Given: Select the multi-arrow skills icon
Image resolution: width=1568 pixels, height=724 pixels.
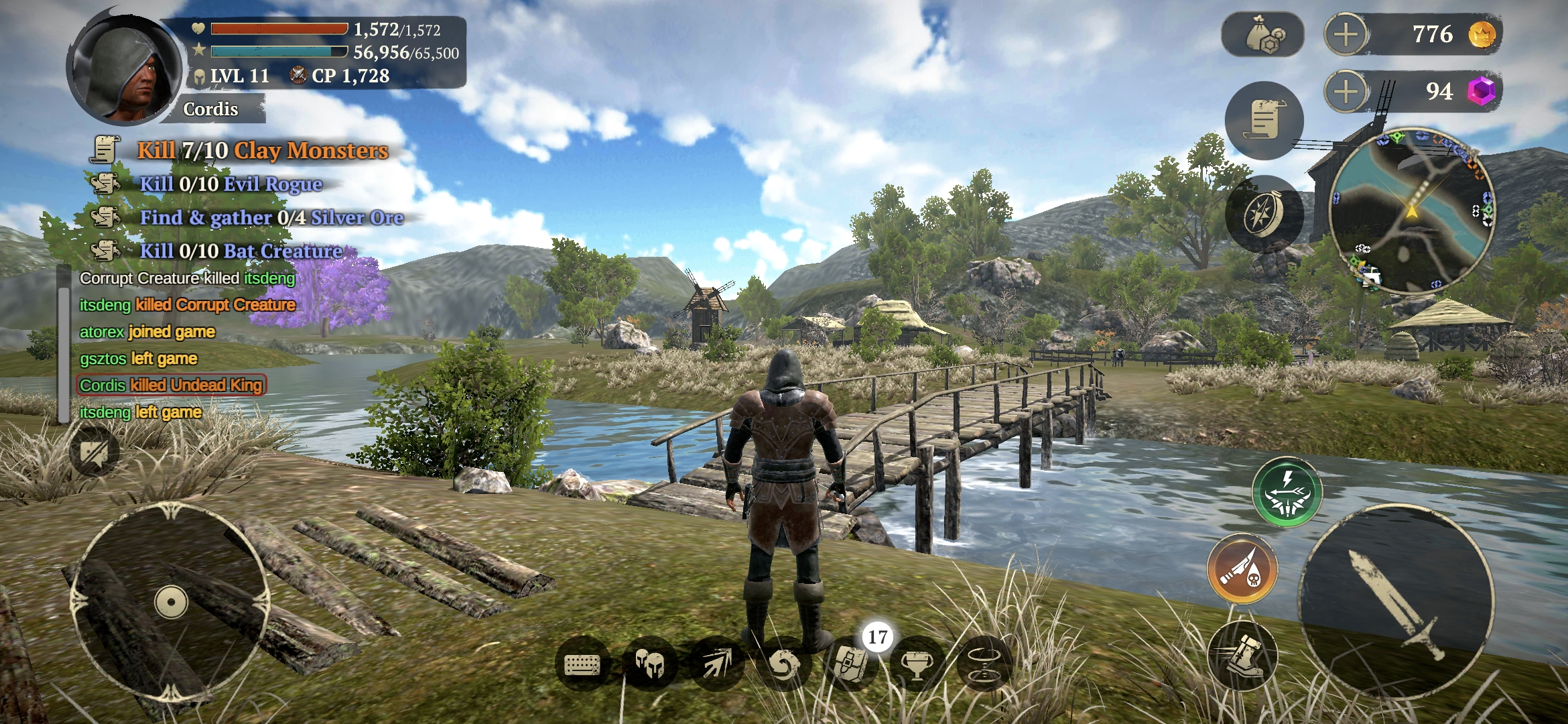Looking at the screenshot, I should (716, 664).
